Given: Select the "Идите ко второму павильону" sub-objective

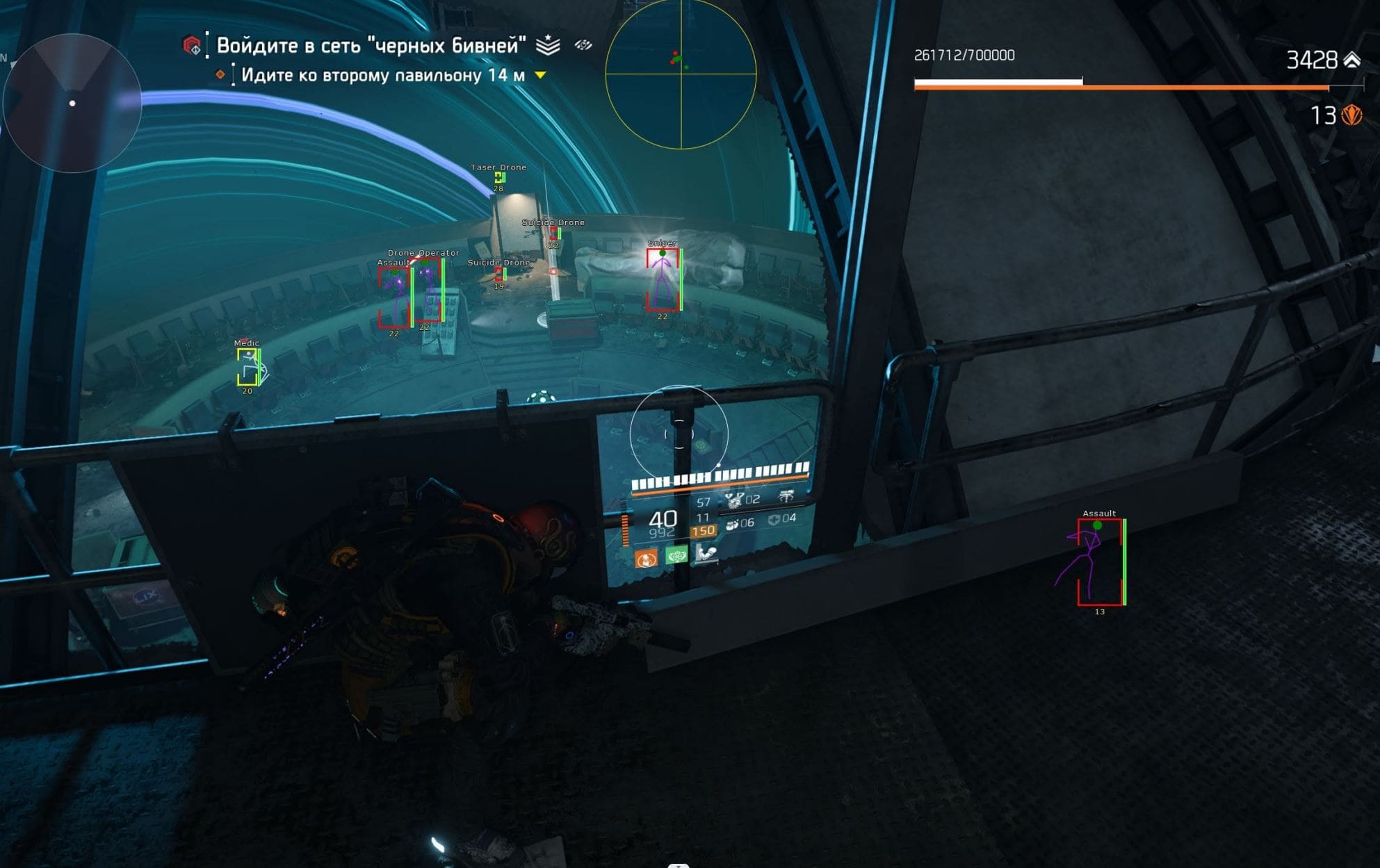Looking at the screenshot, I should (382, 75).
